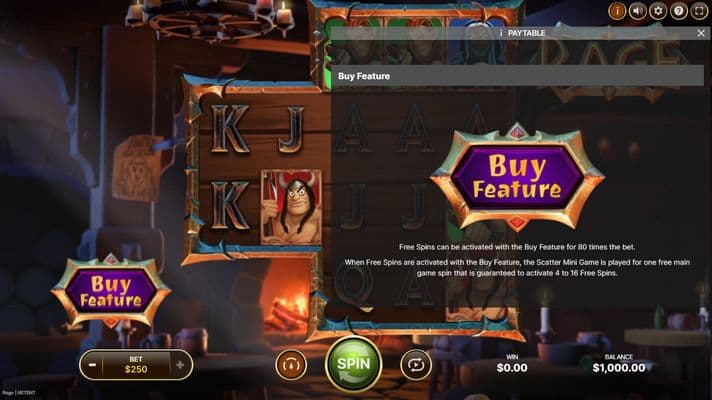The image size is (712, 400).
Task: Open help with the question mark icon
Action: [679, 11]
